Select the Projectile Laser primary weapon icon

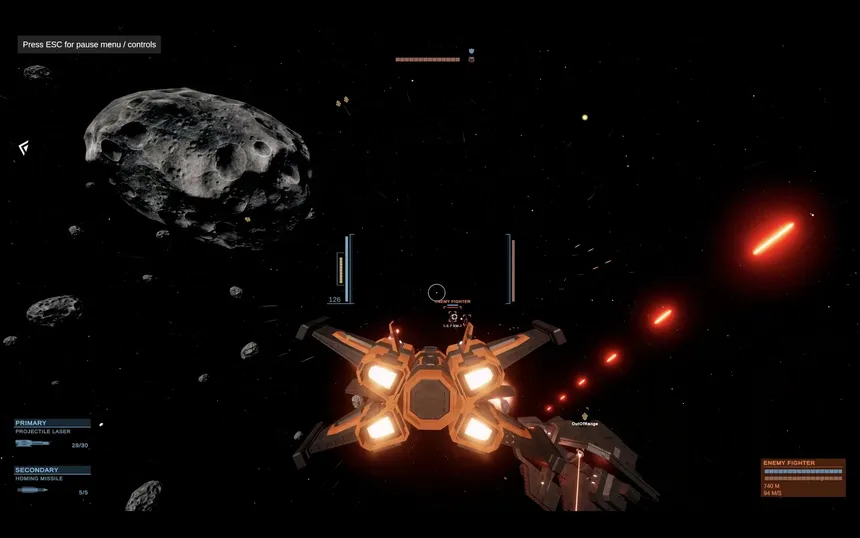33,443
